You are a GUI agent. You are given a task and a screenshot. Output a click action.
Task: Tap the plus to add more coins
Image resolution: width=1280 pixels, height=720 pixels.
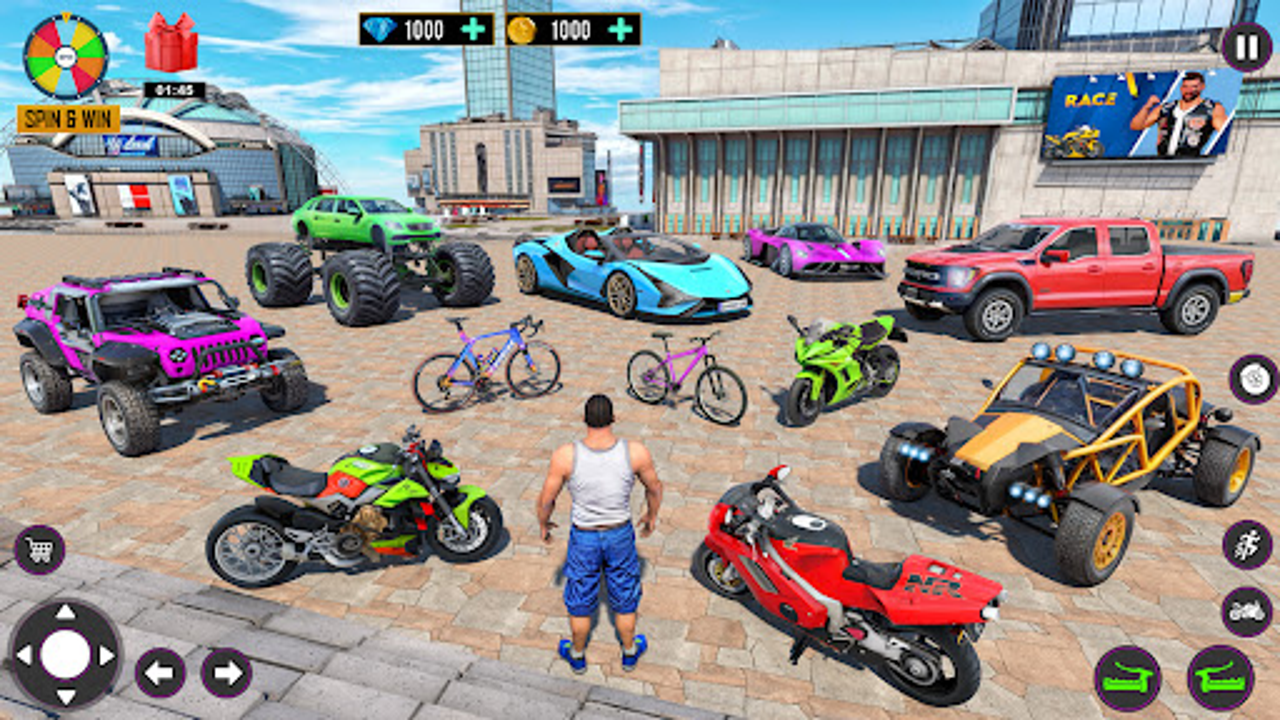620,27
